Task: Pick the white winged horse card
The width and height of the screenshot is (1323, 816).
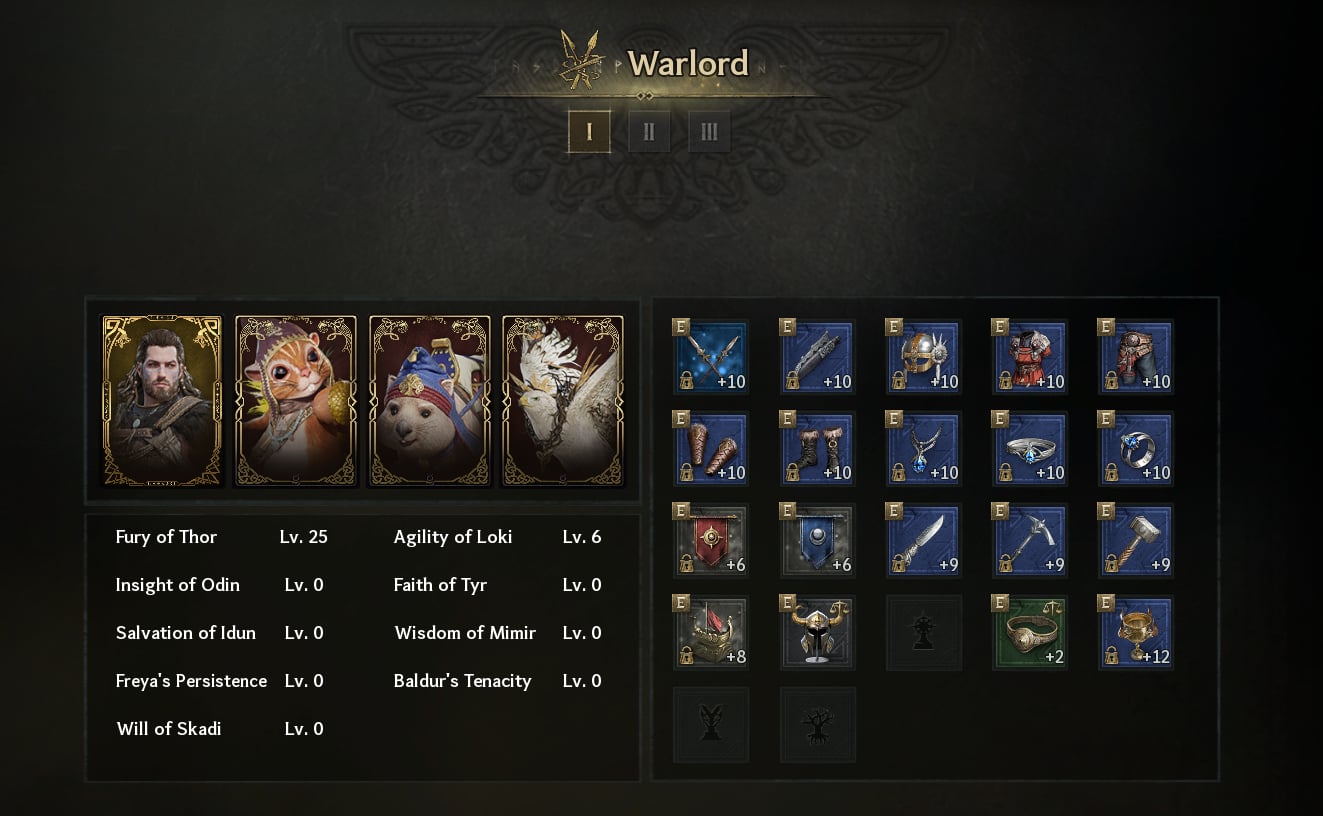Action: click(562, 401)
